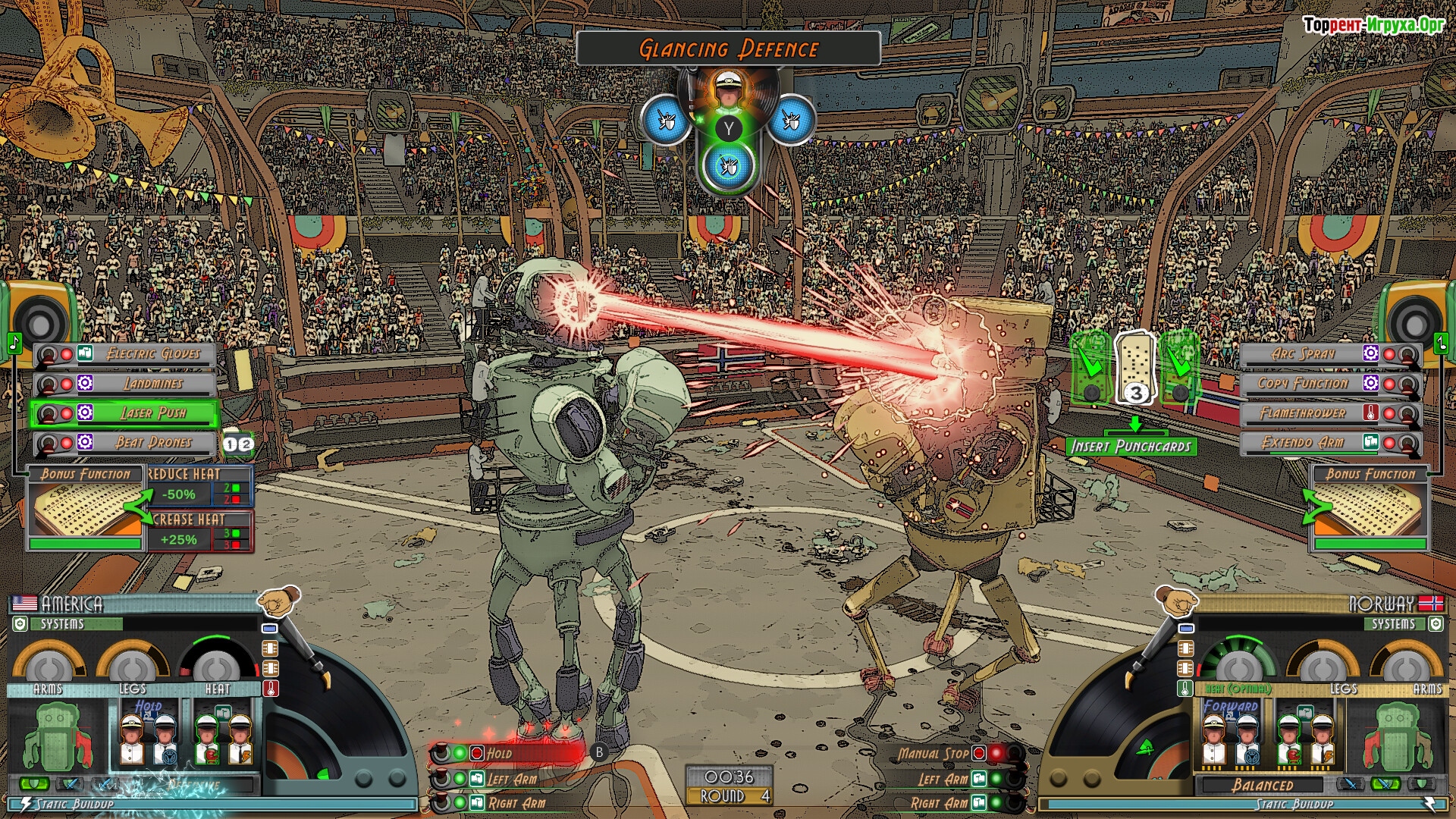Viewport: 1456px width, 819px height.
Task: Click America's green music note icon
Action: click(14, 343)
